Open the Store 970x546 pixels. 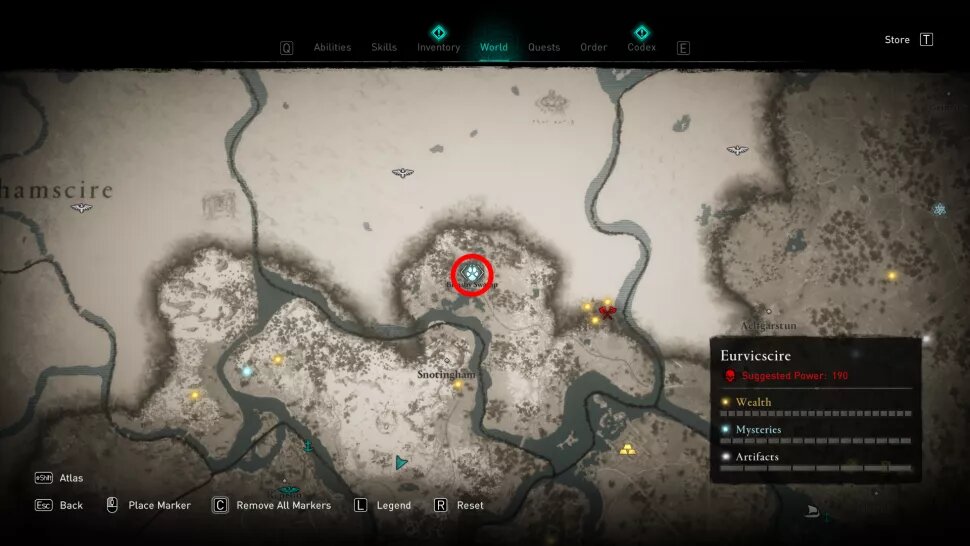coord(897,40)
